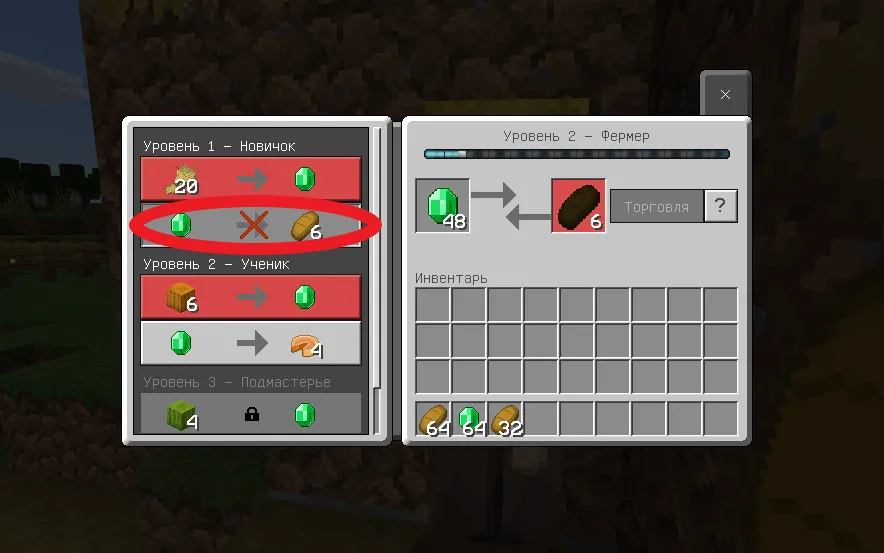
Task: Select the wheat for emerald trade
Action: click(x=251, y=179)
